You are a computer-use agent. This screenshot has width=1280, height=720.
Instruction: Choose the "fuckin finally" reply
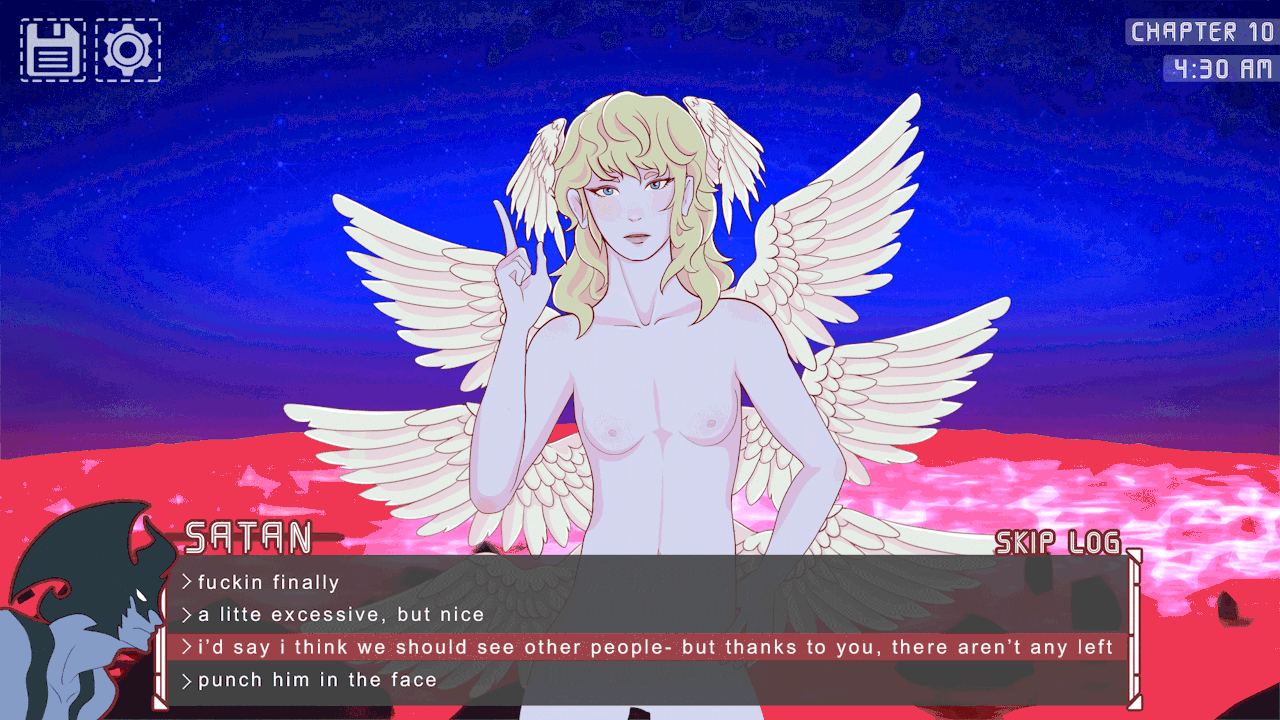(269, 582)
